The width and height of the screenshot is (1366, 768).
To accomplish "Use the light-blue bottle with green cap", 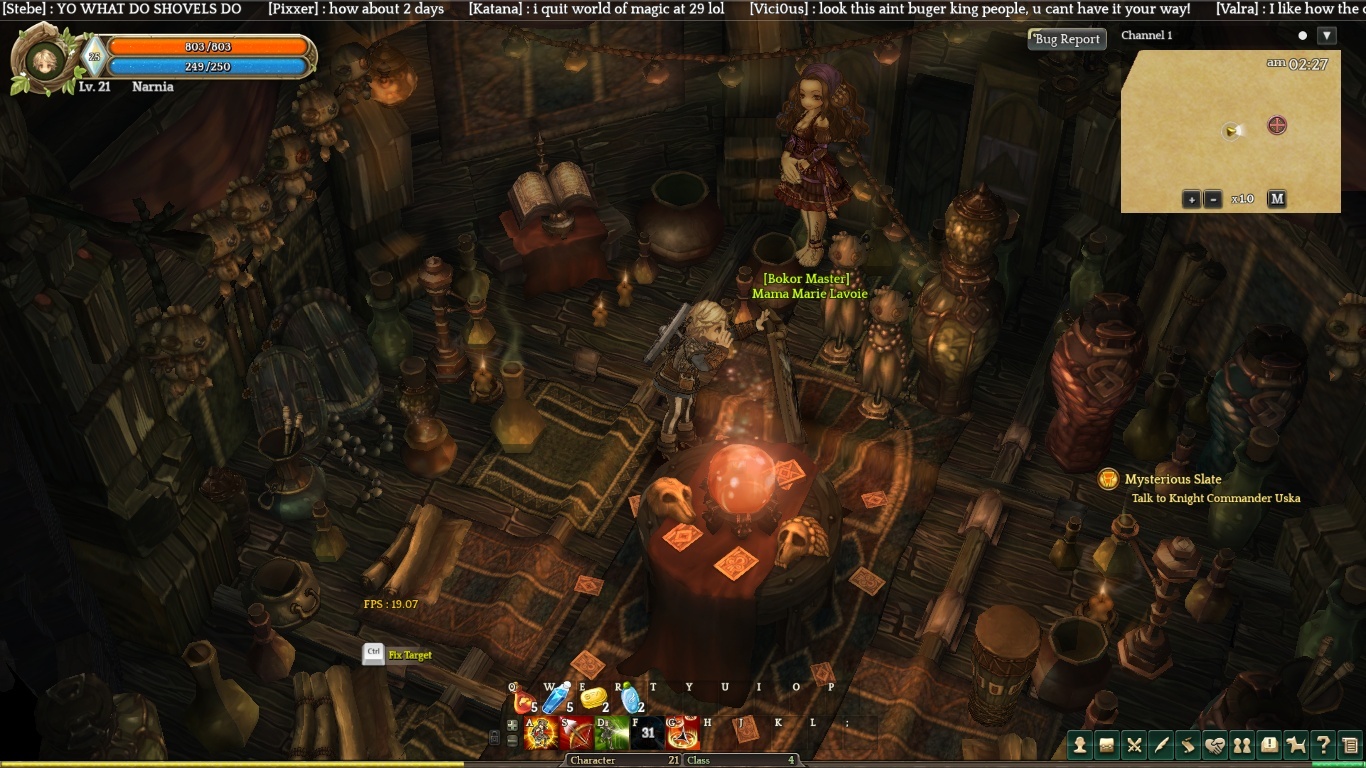I will (x=630, y=698).
